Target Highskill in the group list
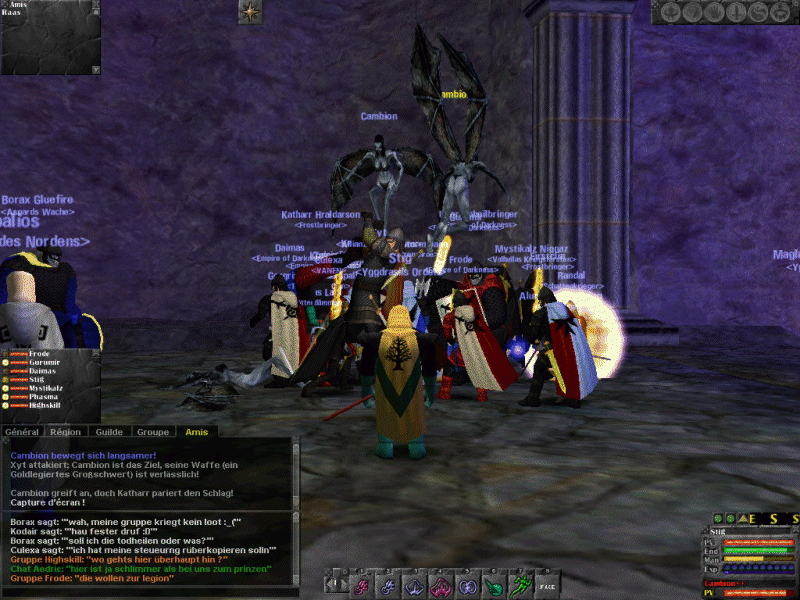Viewport: 800px width, 600px height. point(46,406)
